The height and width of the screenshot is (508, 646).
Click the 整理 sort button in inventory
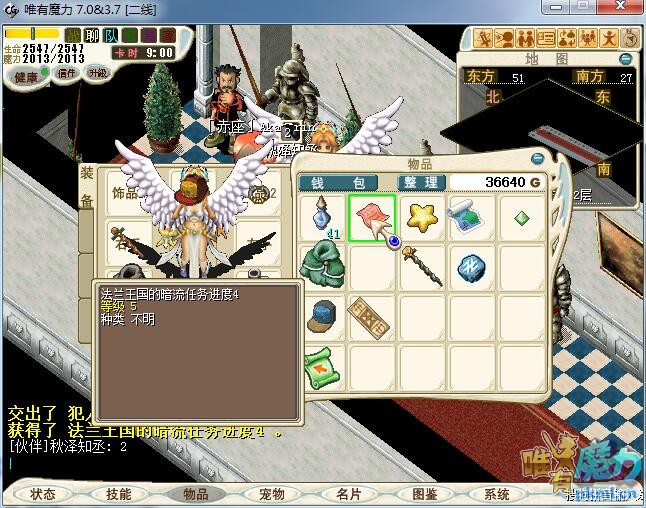[419, 183]
